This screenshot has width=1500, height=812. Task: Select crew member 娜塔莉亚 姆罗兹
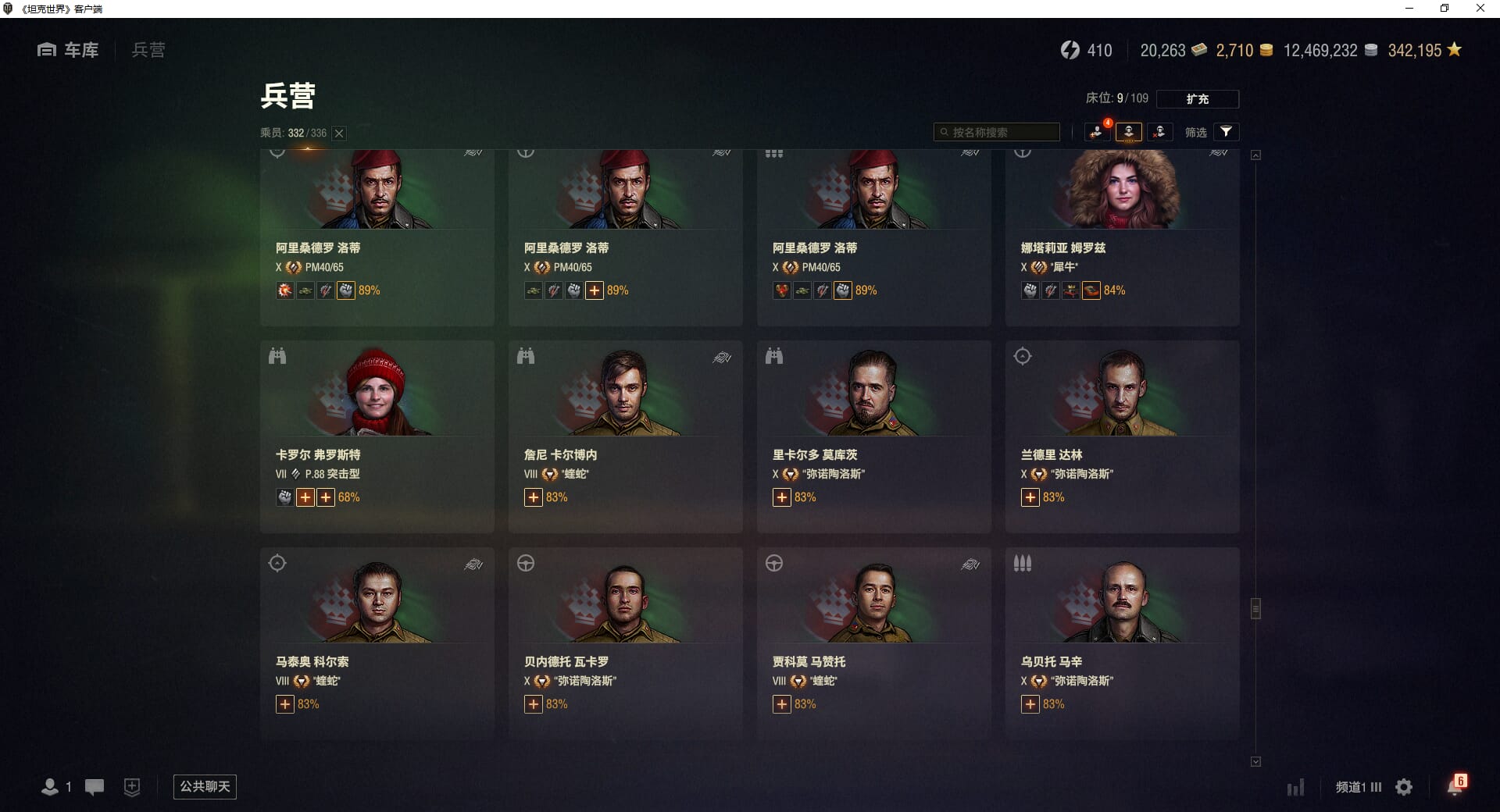(x=1122, y=234)
